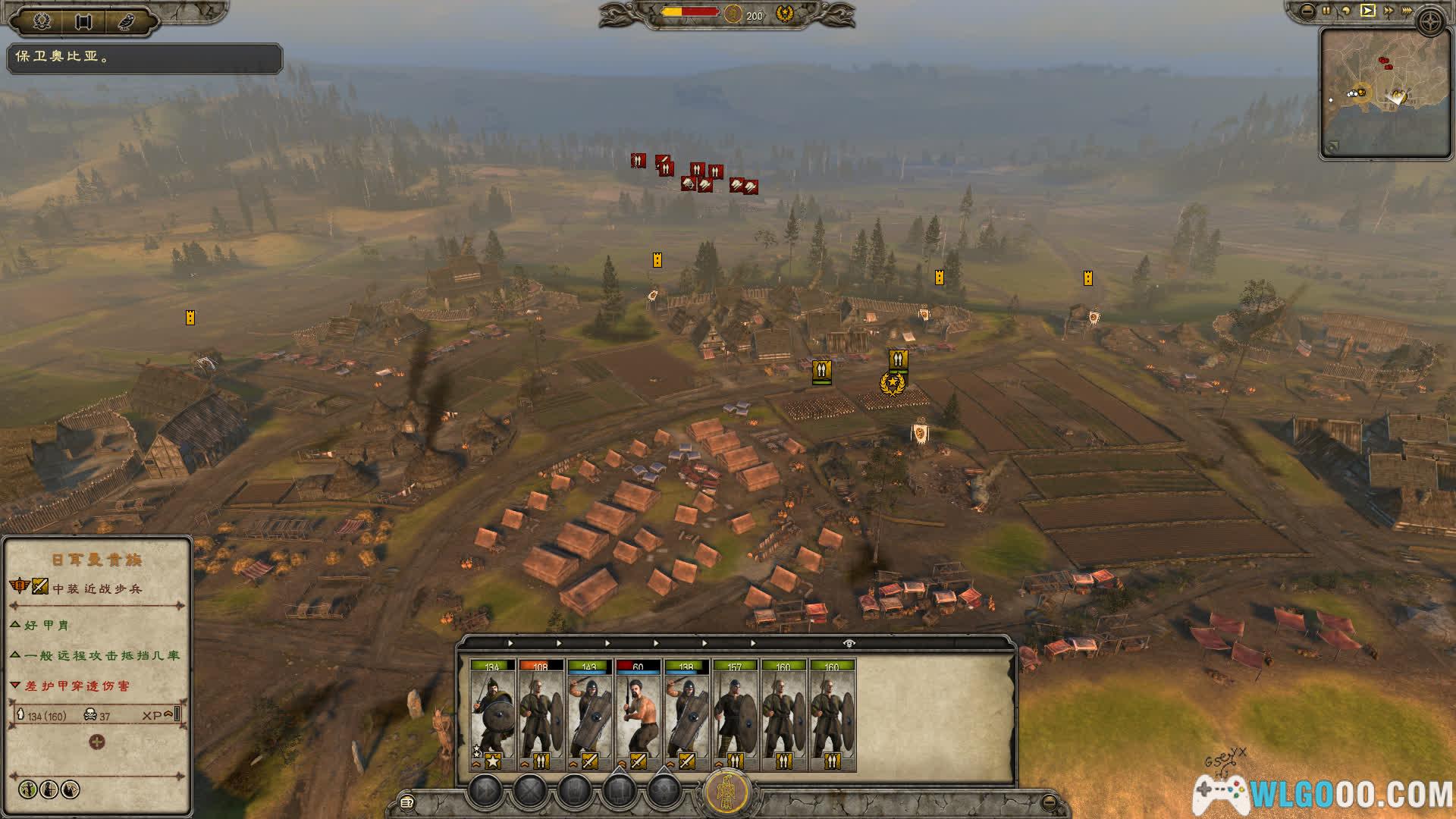The image size is (1456, 819).
Task: Collapse the minimap with the minus button
Action: tap(1307, 11)
